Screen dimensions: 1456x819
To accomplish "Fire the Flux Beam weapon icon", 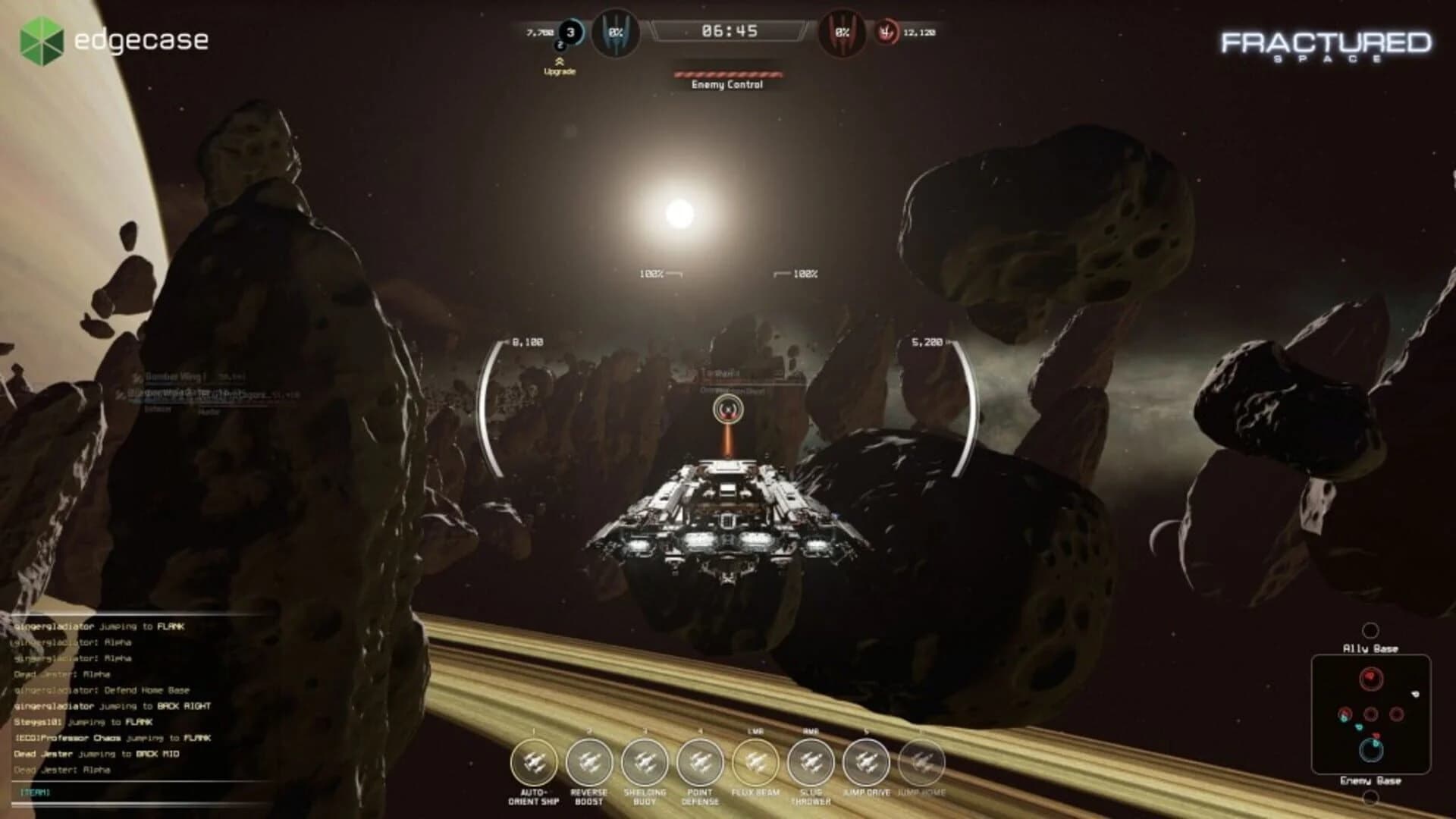I will pos(758,761).
